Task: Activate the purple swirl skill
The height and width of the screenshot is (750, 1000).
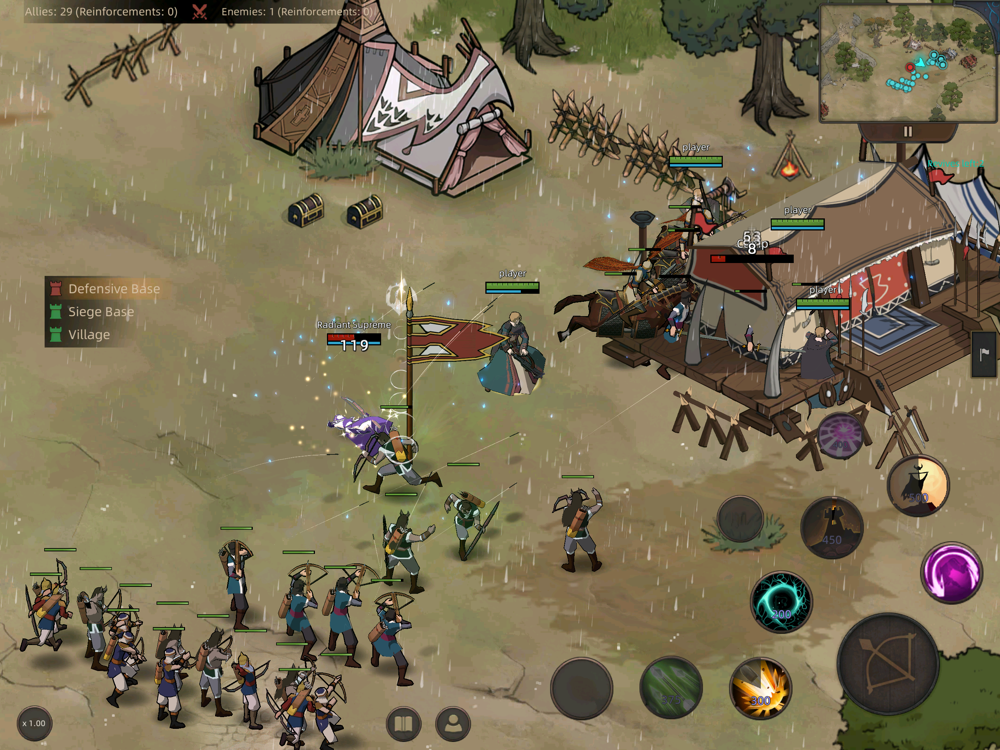Action: (950, 573)
